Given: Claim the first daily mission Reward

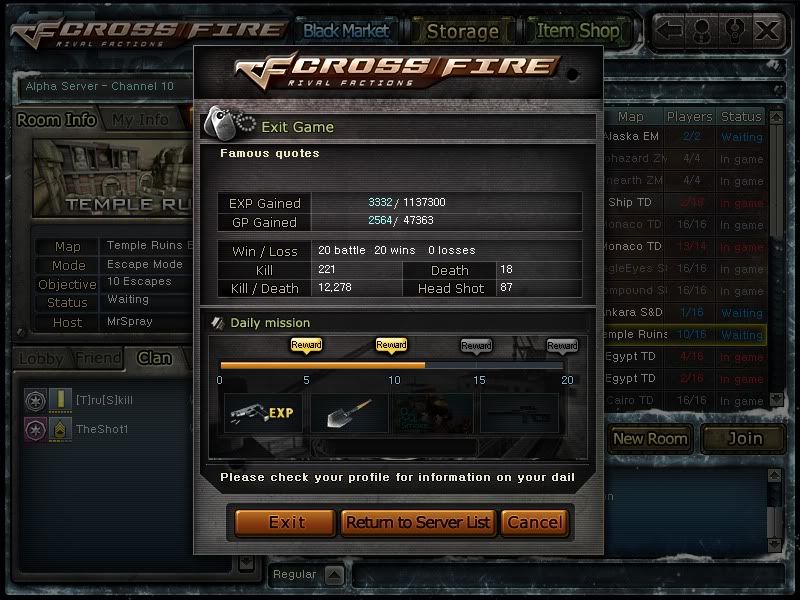Looking at the screenshot, I should tap(306, 345).
